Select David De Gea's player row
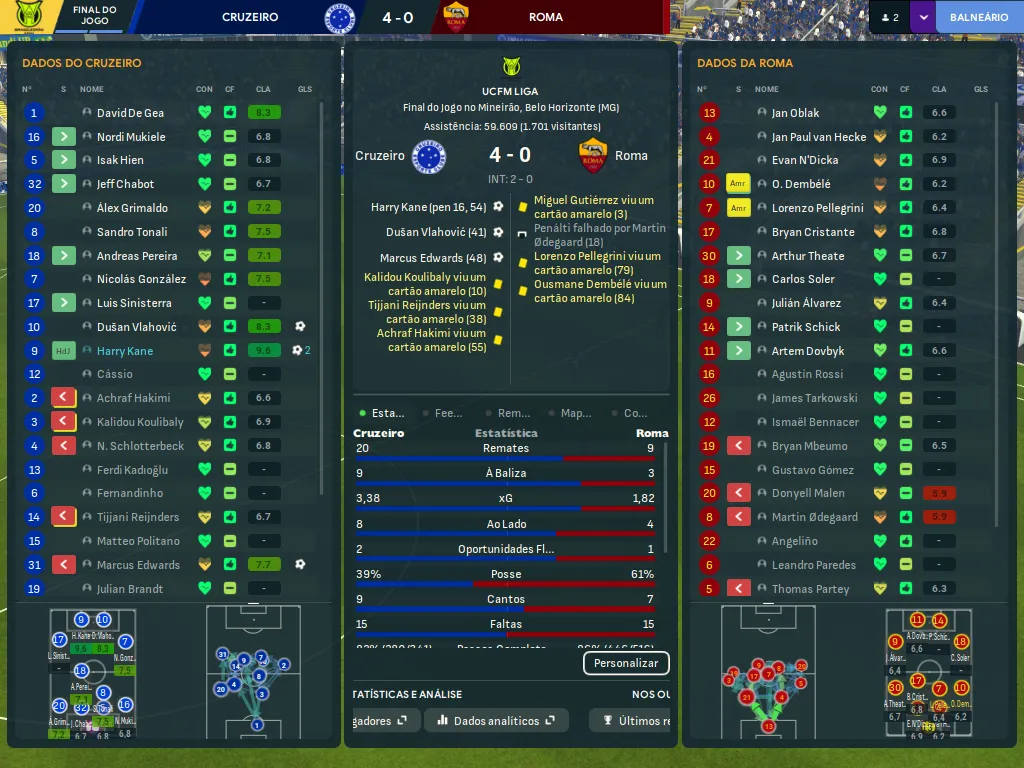Viewport: 1024px width, 768px height. [130, 113]
